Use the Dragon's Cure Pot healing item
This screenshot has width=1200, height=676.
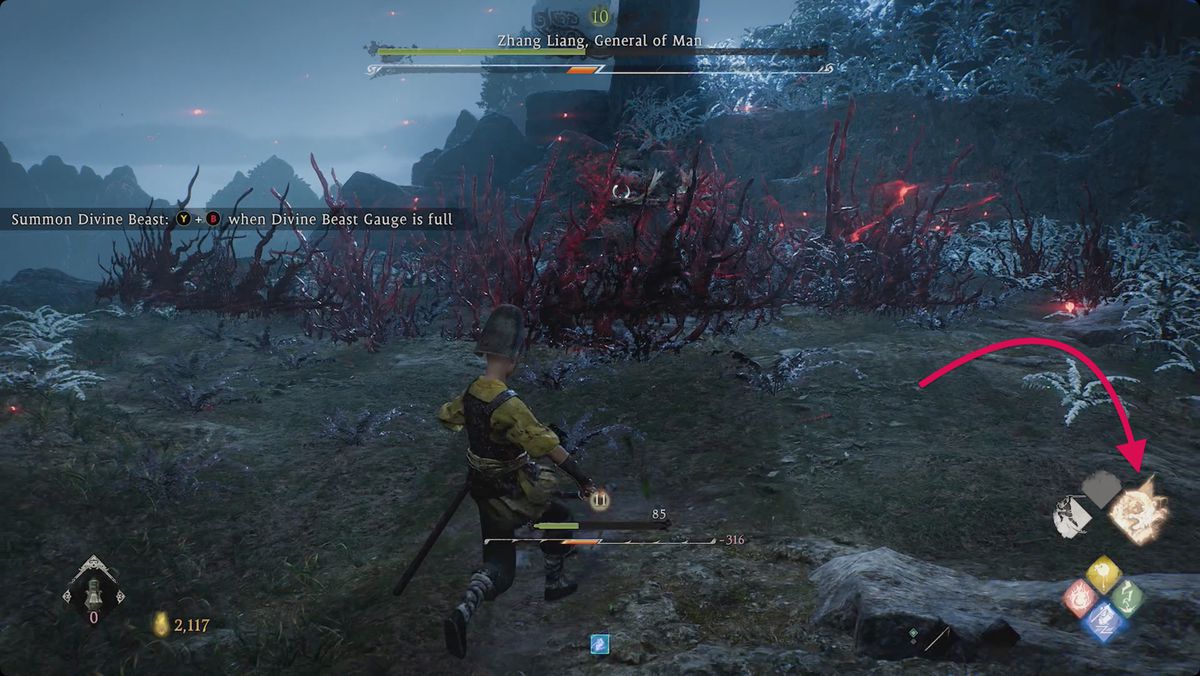click(x=94, y=588)
